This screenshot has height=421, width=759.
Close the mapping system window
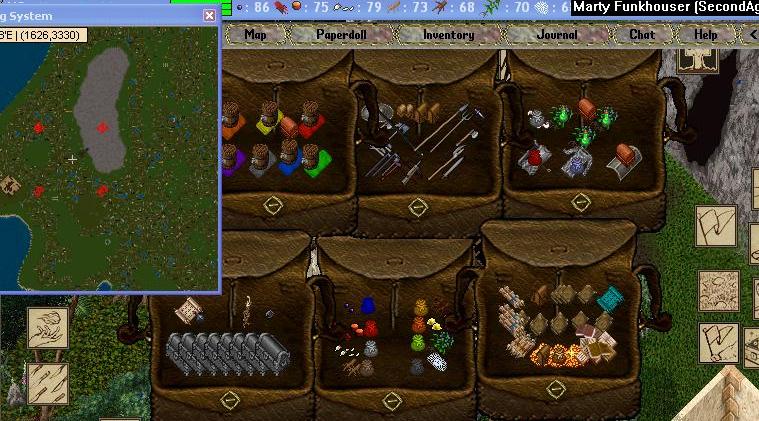[209, 15]
